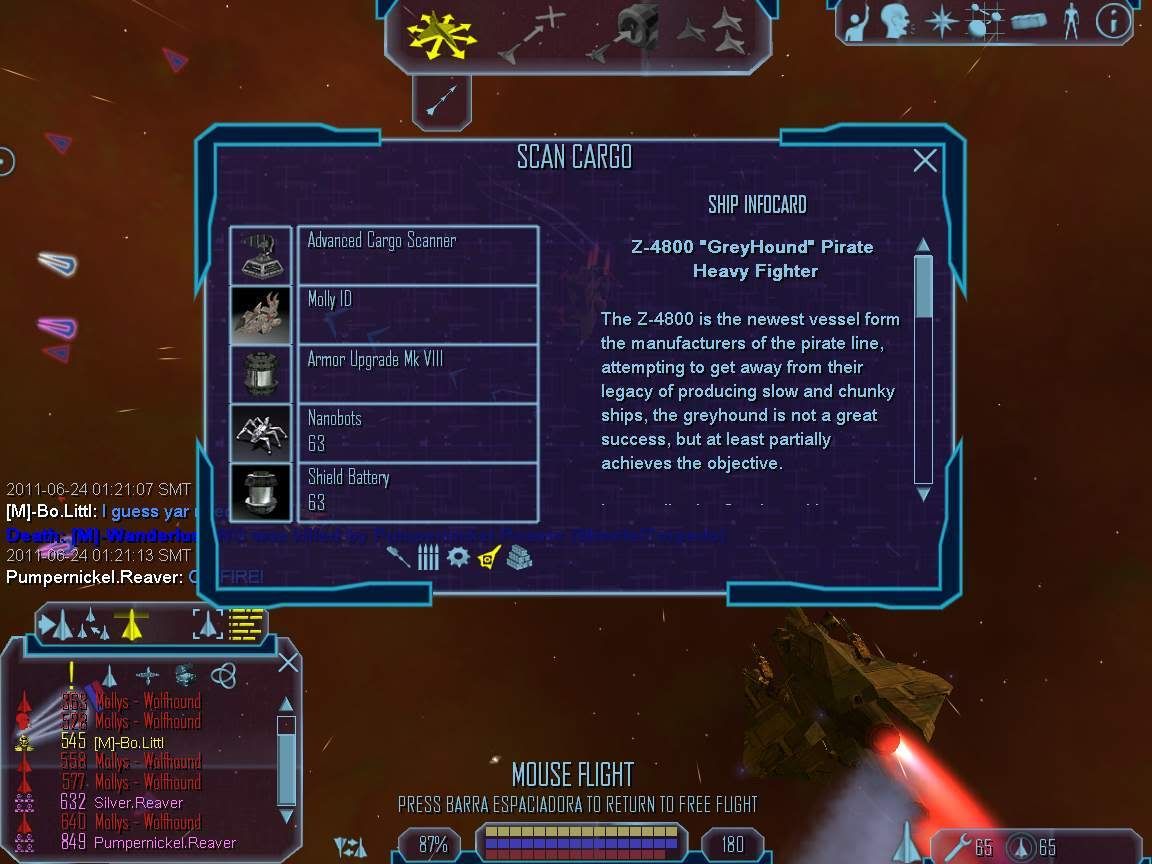Select Silver.Reaver in the contact list
This screenshot has width=1152, height=864.
point(138,802)
